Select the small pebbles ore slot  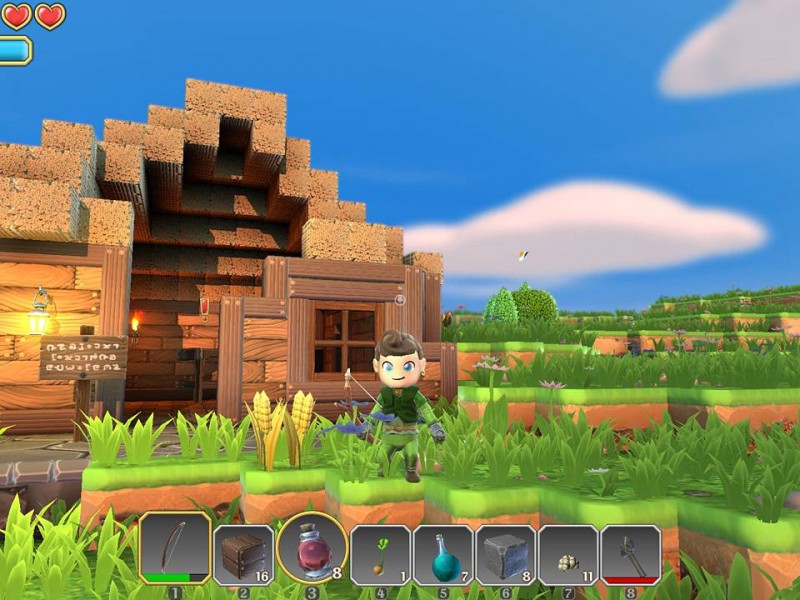tap(568, 554)
